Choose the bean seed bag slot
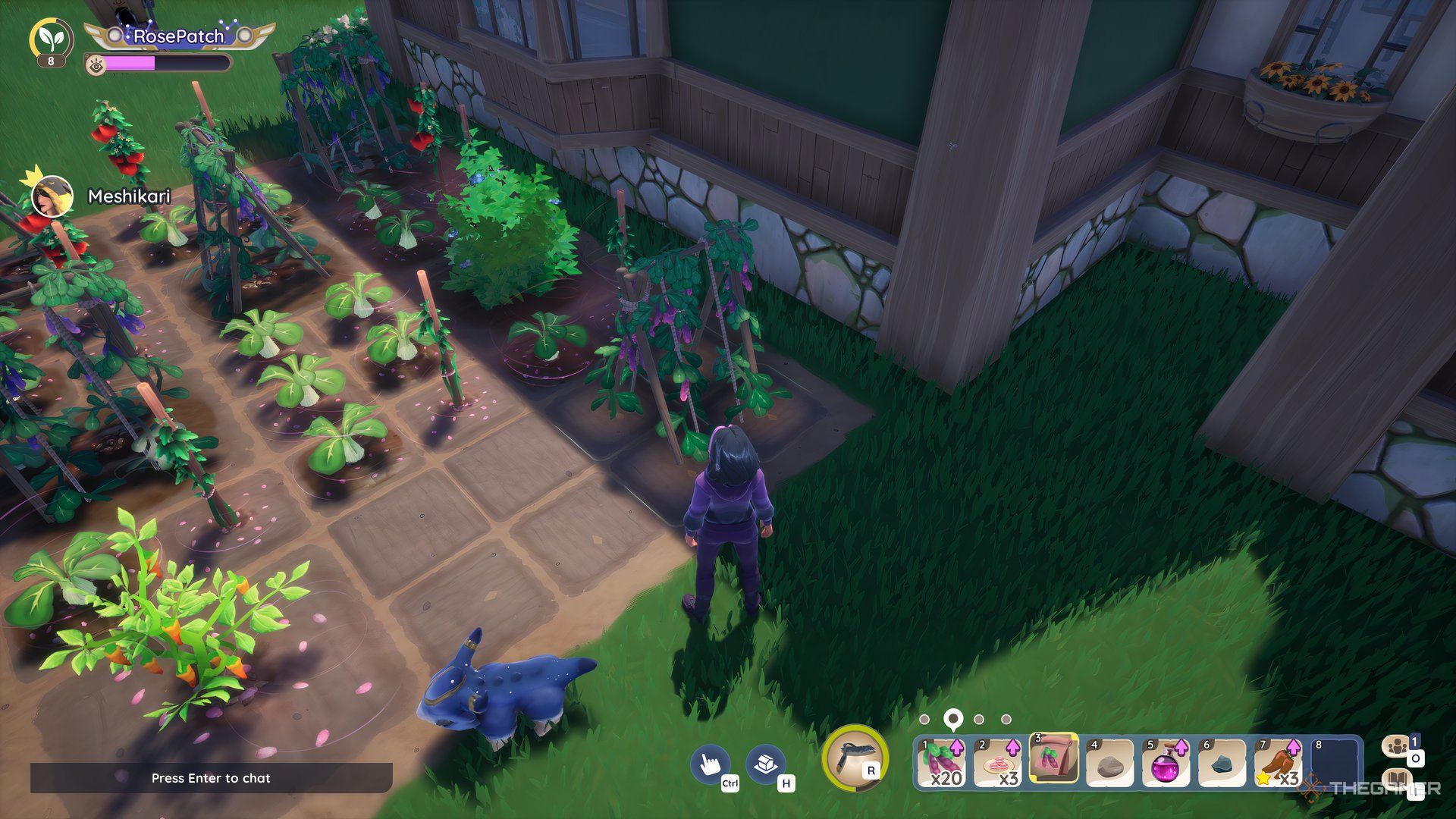 pos(1053,759)
